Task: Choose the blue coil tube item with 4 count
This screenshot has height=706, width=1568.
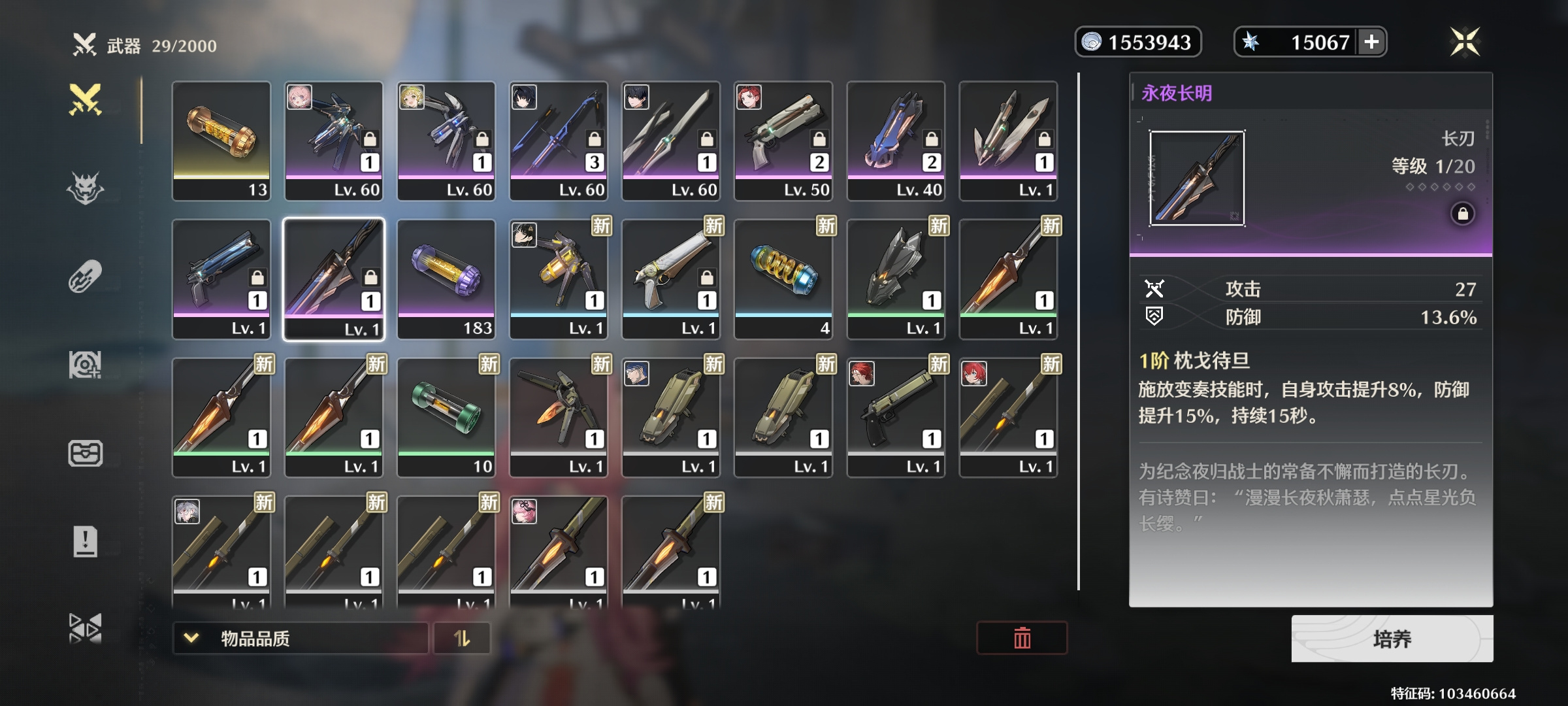Action: pos(783,279)
